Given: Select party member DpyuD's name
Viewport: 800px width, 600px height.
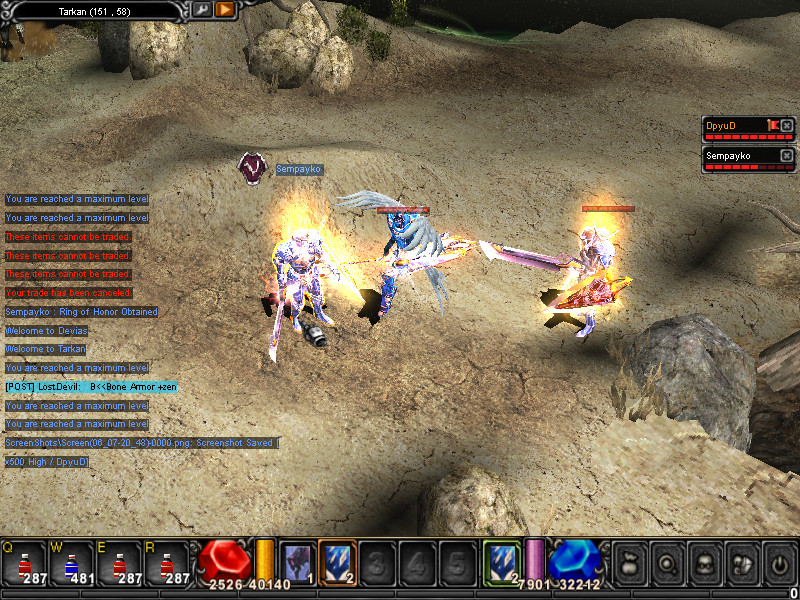Looking at the screenshot, I should click(722, 126).
